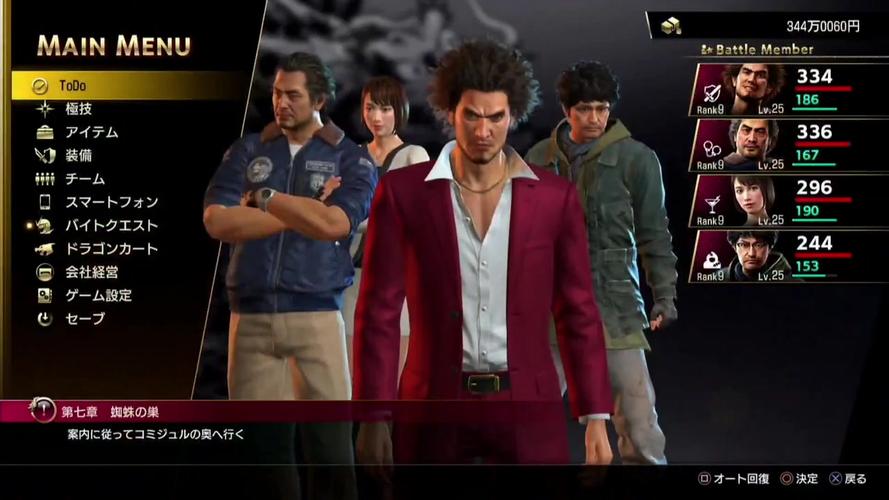
Task: Open the バイトクエスト menu entry
Action: pos(110,226)
